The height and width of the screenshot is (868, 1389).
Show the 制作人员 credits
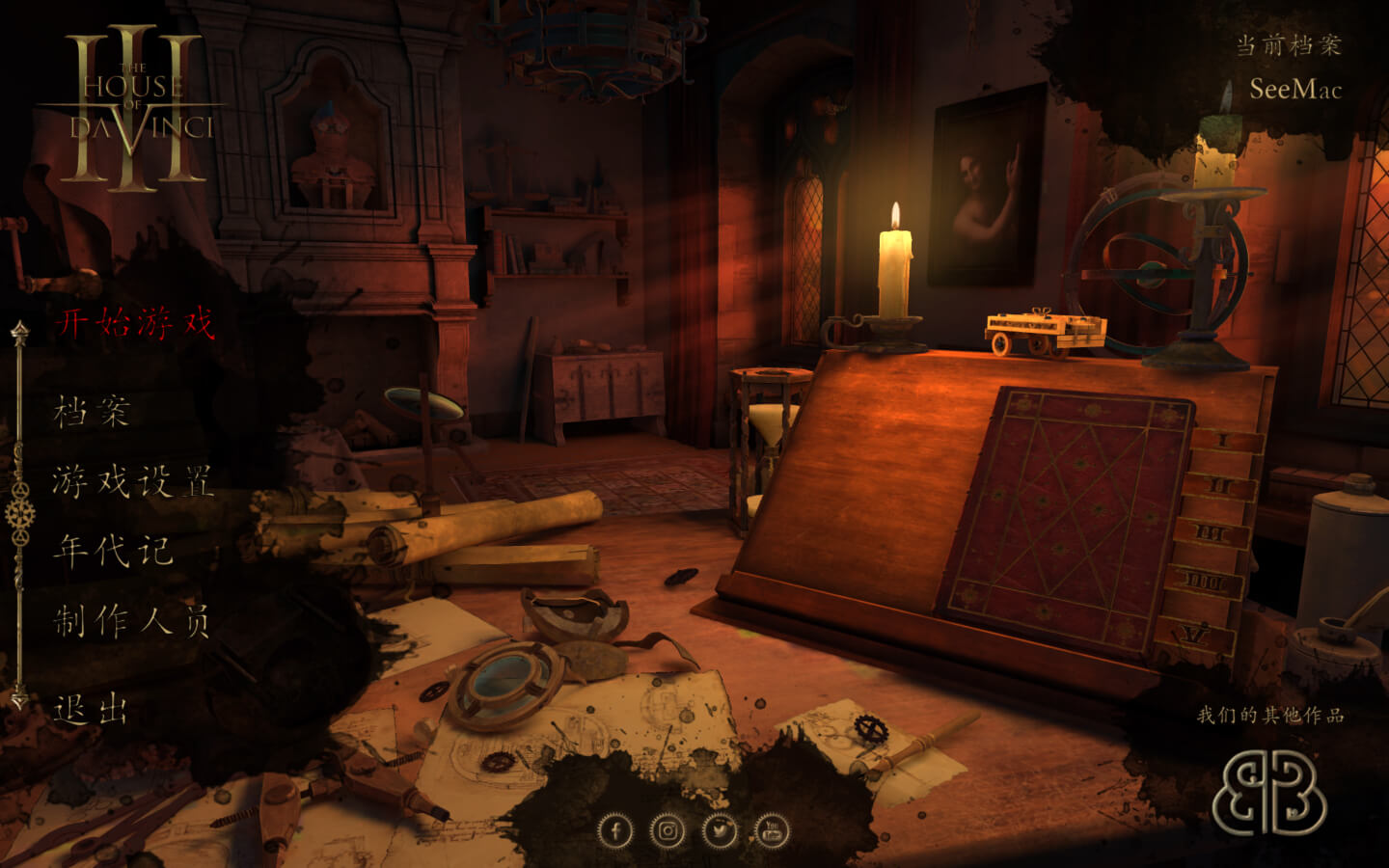click(131, 621)
